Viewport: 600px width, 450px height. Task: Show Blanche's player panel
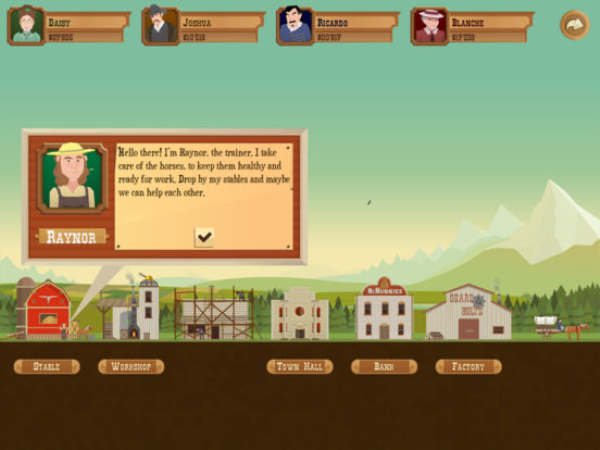472,26
